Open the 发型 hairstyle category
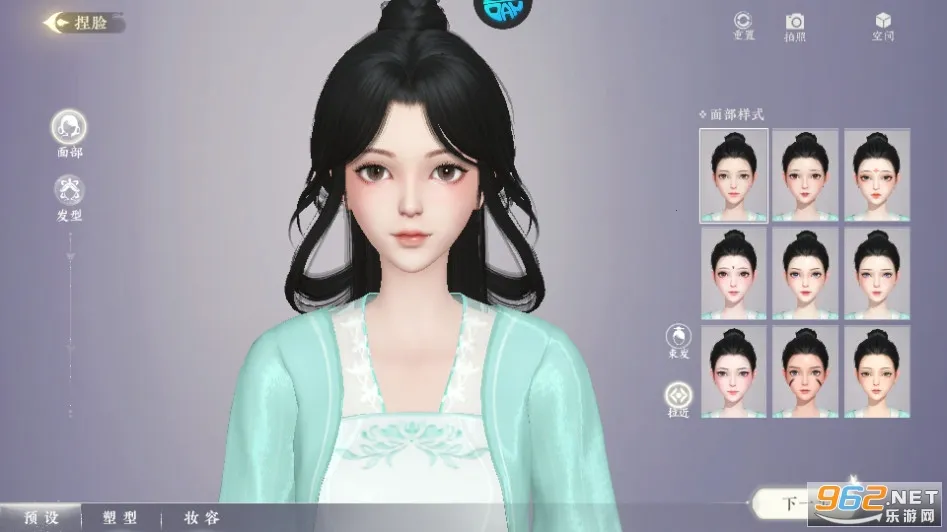This screenshot has height=532, width=947. click(x=69, y=189)
